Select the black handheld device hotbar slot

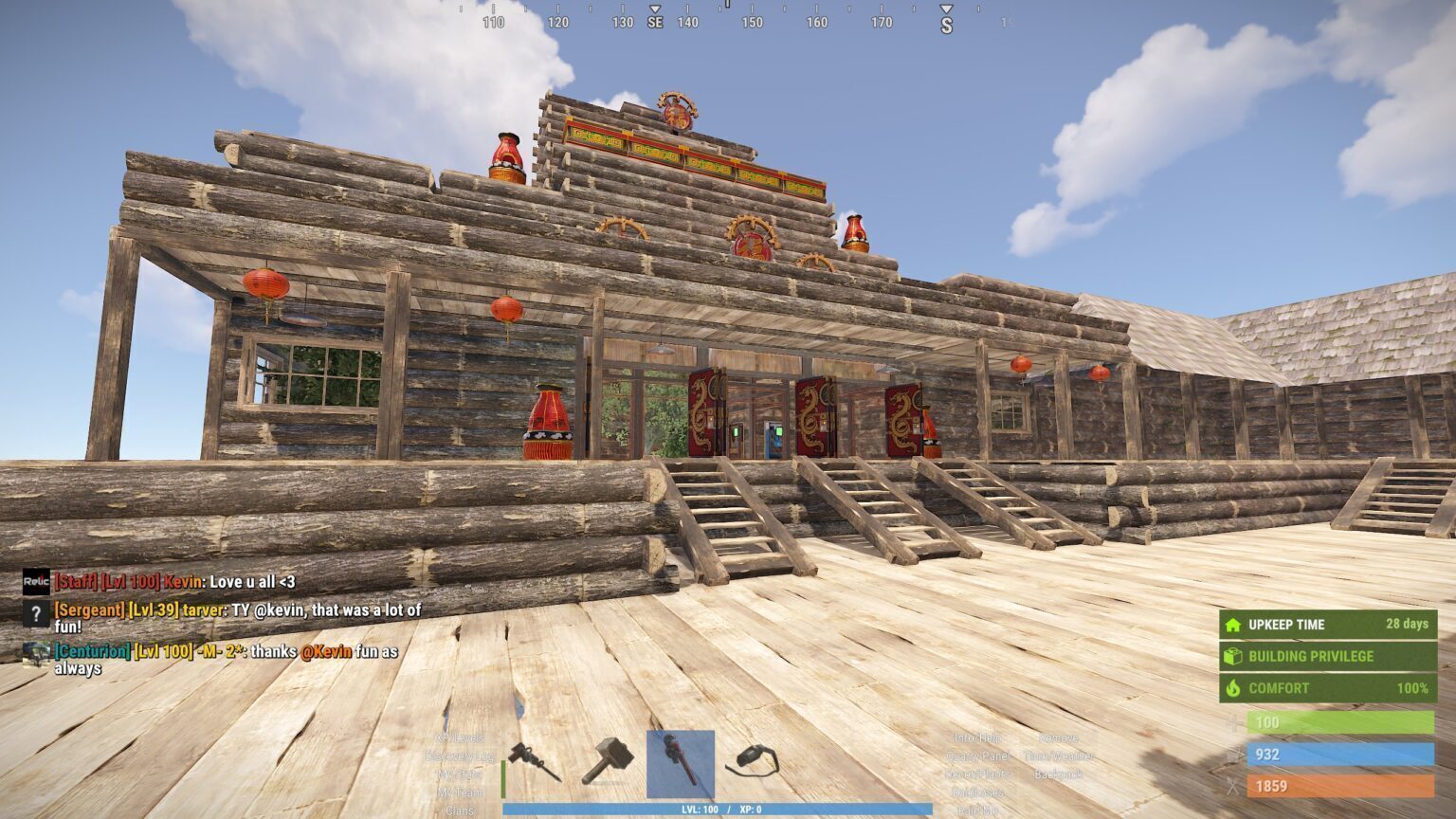tap(752, 761)
